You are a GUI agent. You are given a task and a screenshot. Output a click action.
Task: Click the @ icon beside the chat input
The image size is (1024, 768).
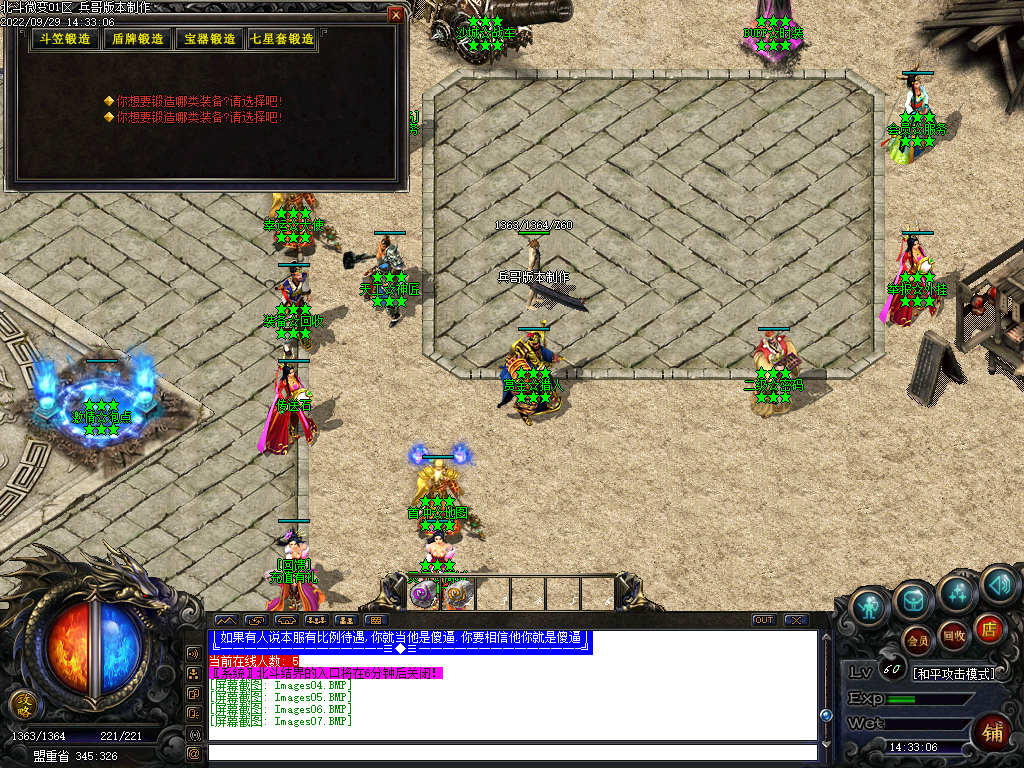(x=194, y=752)
